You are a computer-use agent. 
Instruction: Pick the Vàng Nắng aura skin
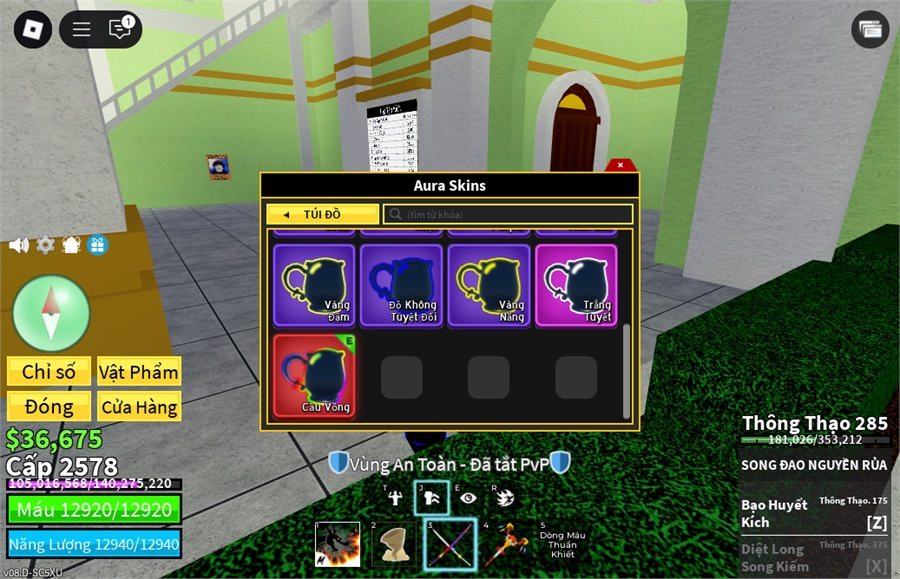[x=489, y=285]
